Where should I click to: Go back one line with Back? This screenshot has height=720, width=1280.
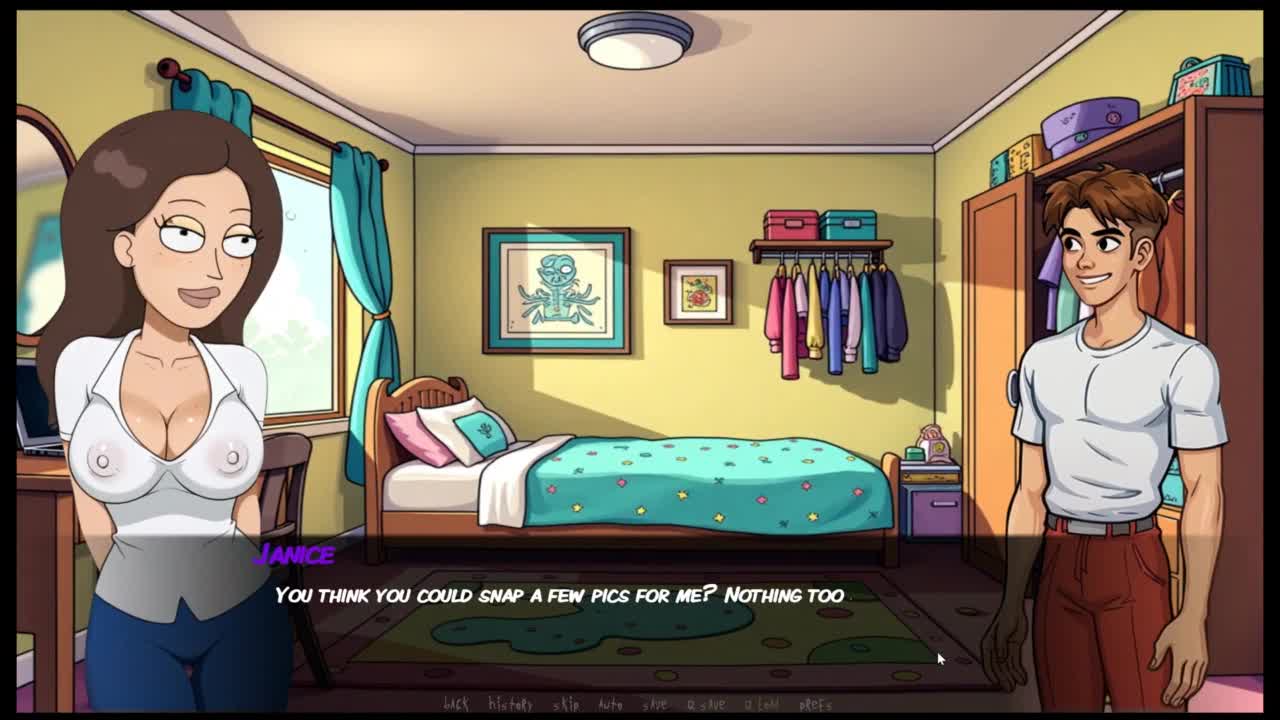[456, 704]
